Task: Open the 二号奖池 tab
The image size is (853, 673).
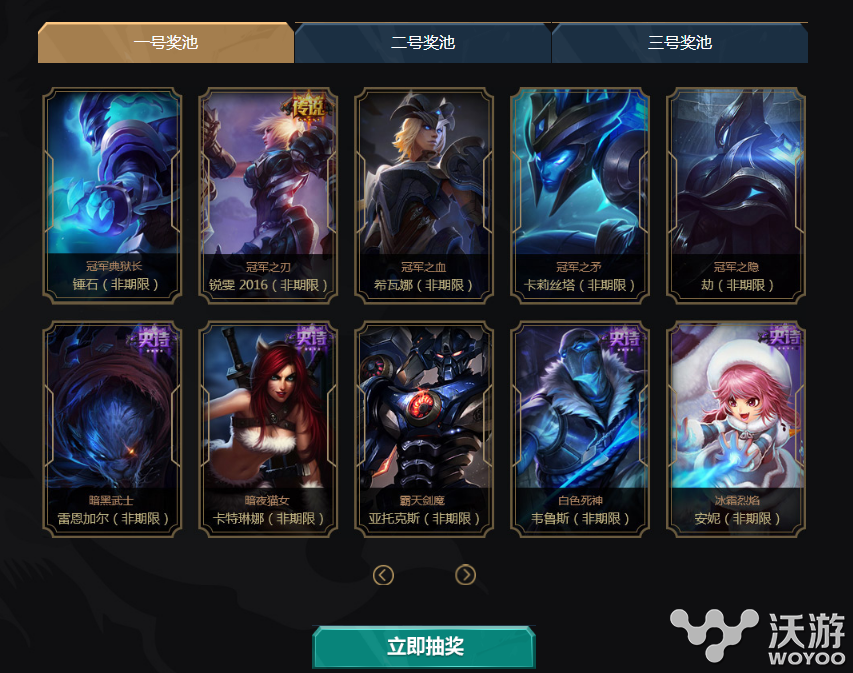Action: point(422,43)
